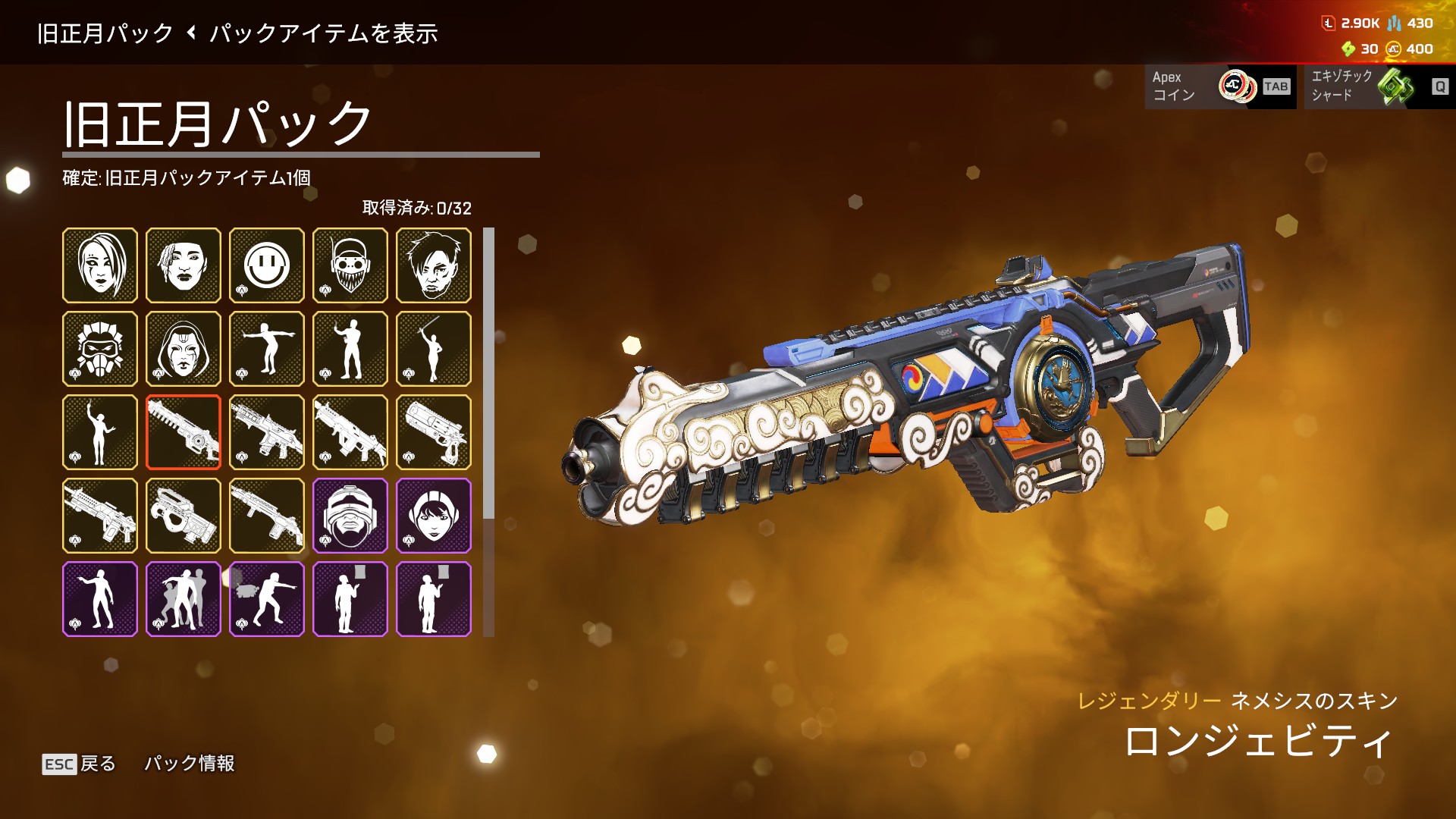
Task: Select the smiley face legend skin tile
Action: 267,265
